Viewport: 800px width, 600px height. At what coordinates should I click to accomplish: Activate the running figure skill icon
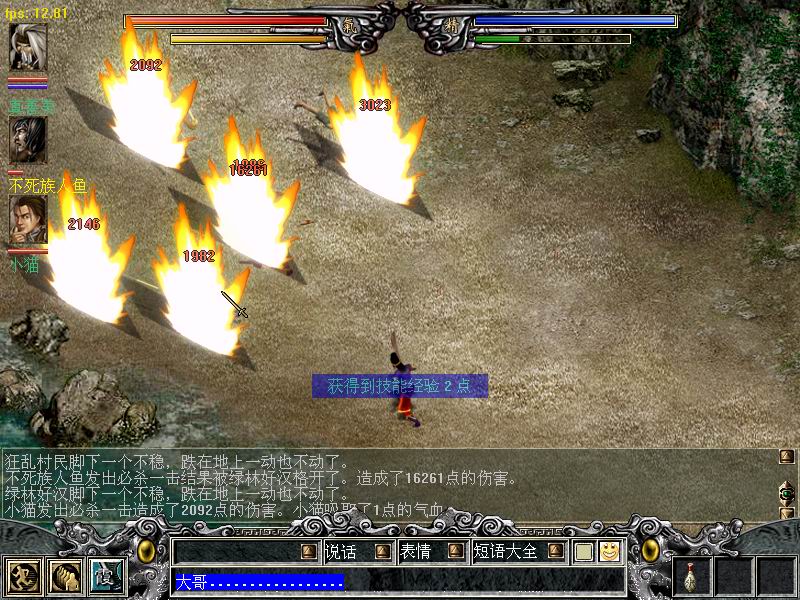point(22,577)
